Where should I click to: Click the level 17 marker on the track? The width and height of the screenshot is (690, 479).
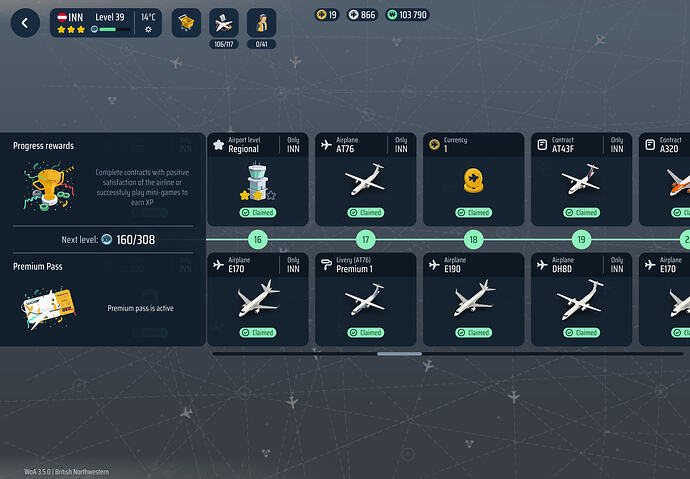[x=365, y=240]
